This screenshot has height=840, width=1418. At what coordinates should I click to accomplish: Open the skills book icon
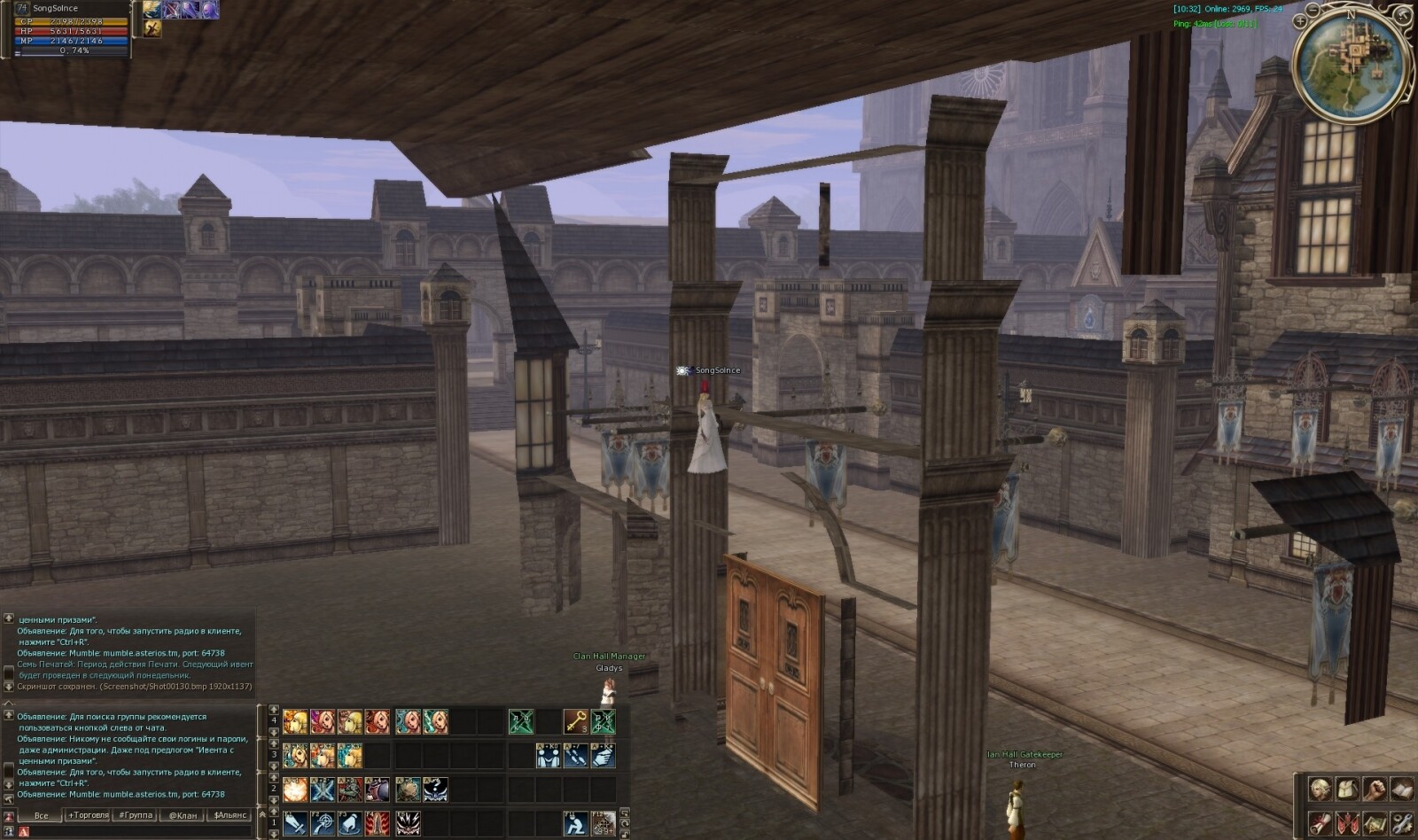click(1401, 789)
